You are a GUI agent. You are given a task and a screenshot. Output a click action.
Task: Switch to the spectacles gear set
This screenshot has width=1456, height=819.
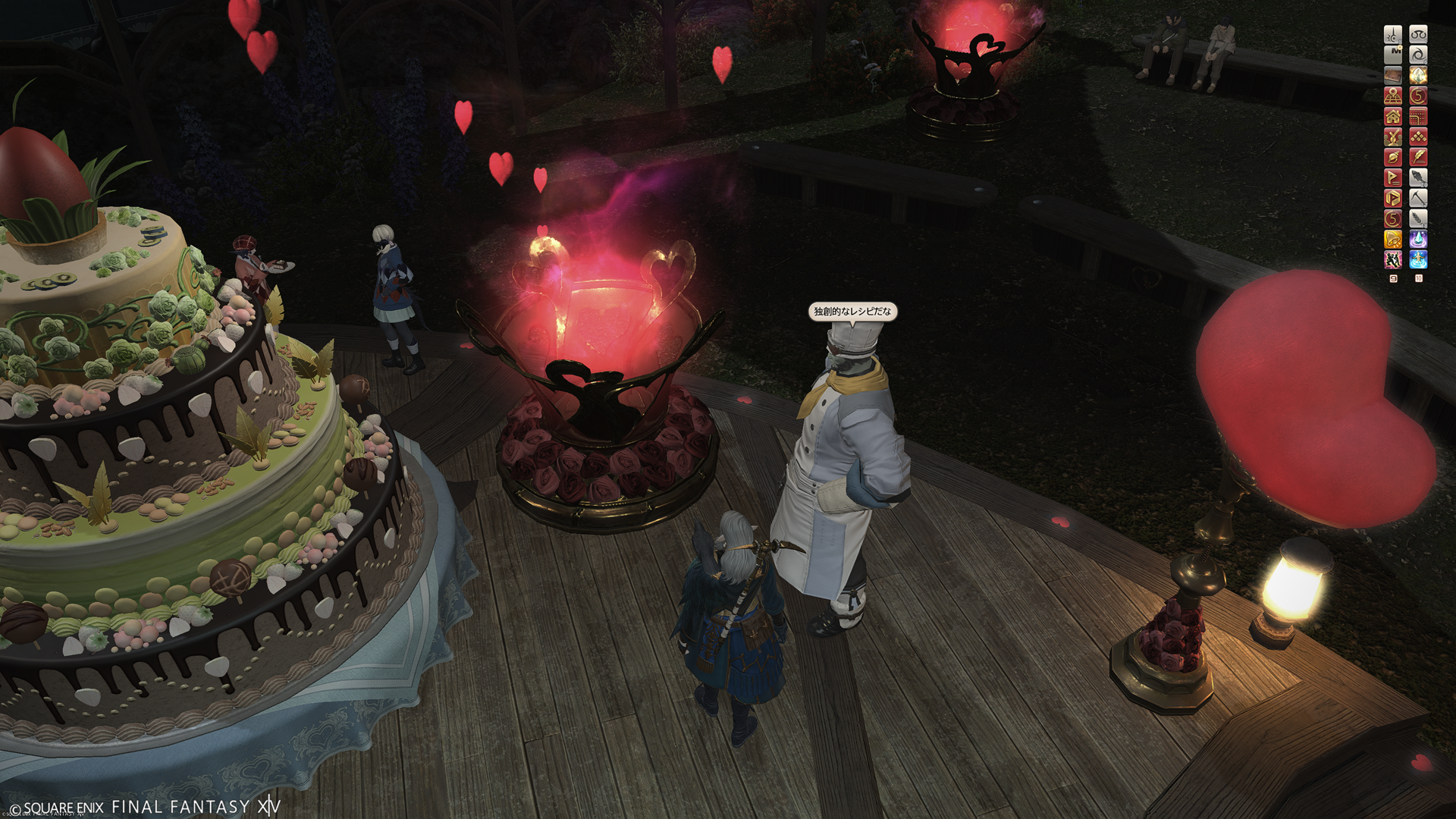[x=1418, y=34]
